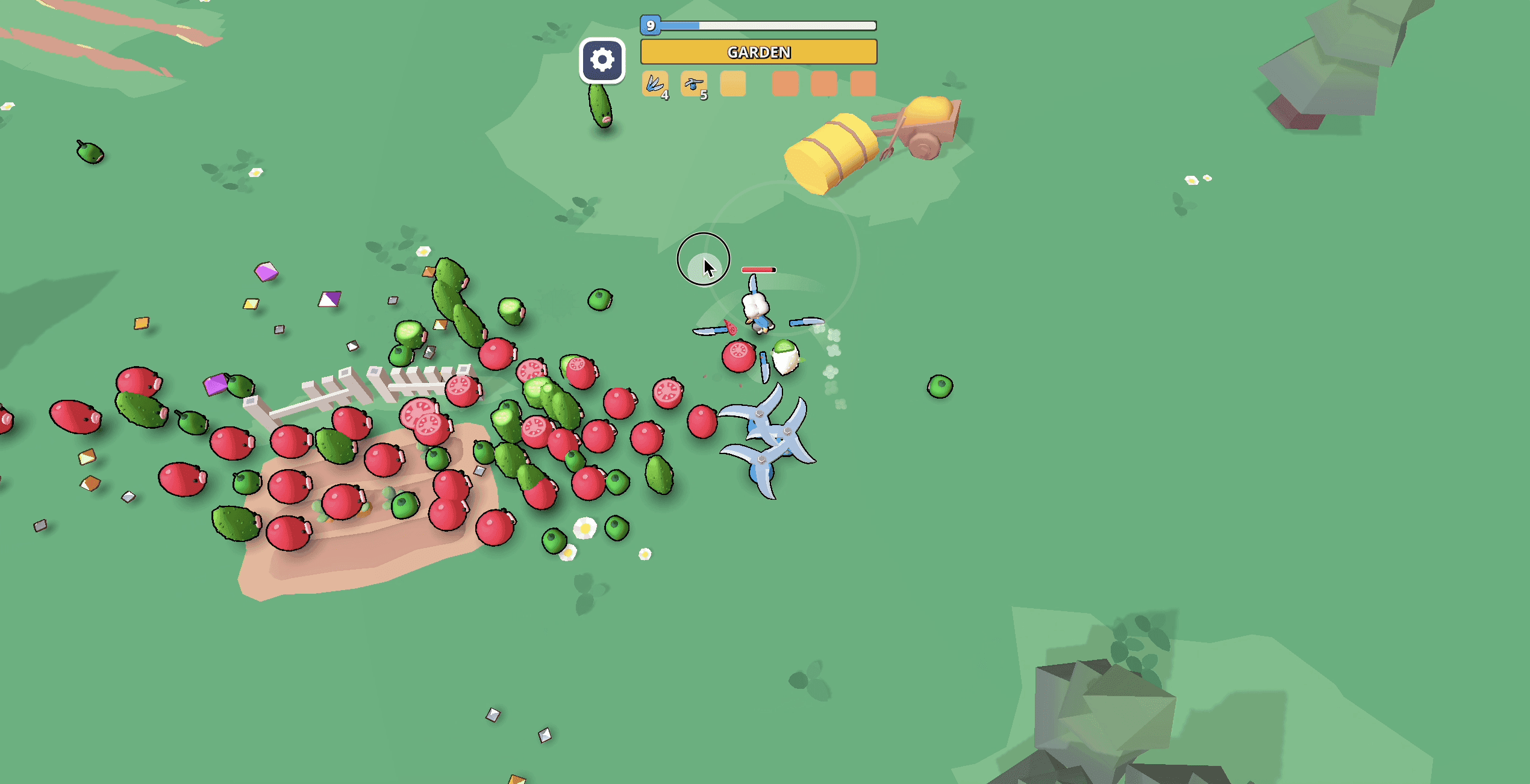This screenshot has height=784, width=1530.
Task: Select the spinning blade weapon slot
Action: click(x=693, y=84)
